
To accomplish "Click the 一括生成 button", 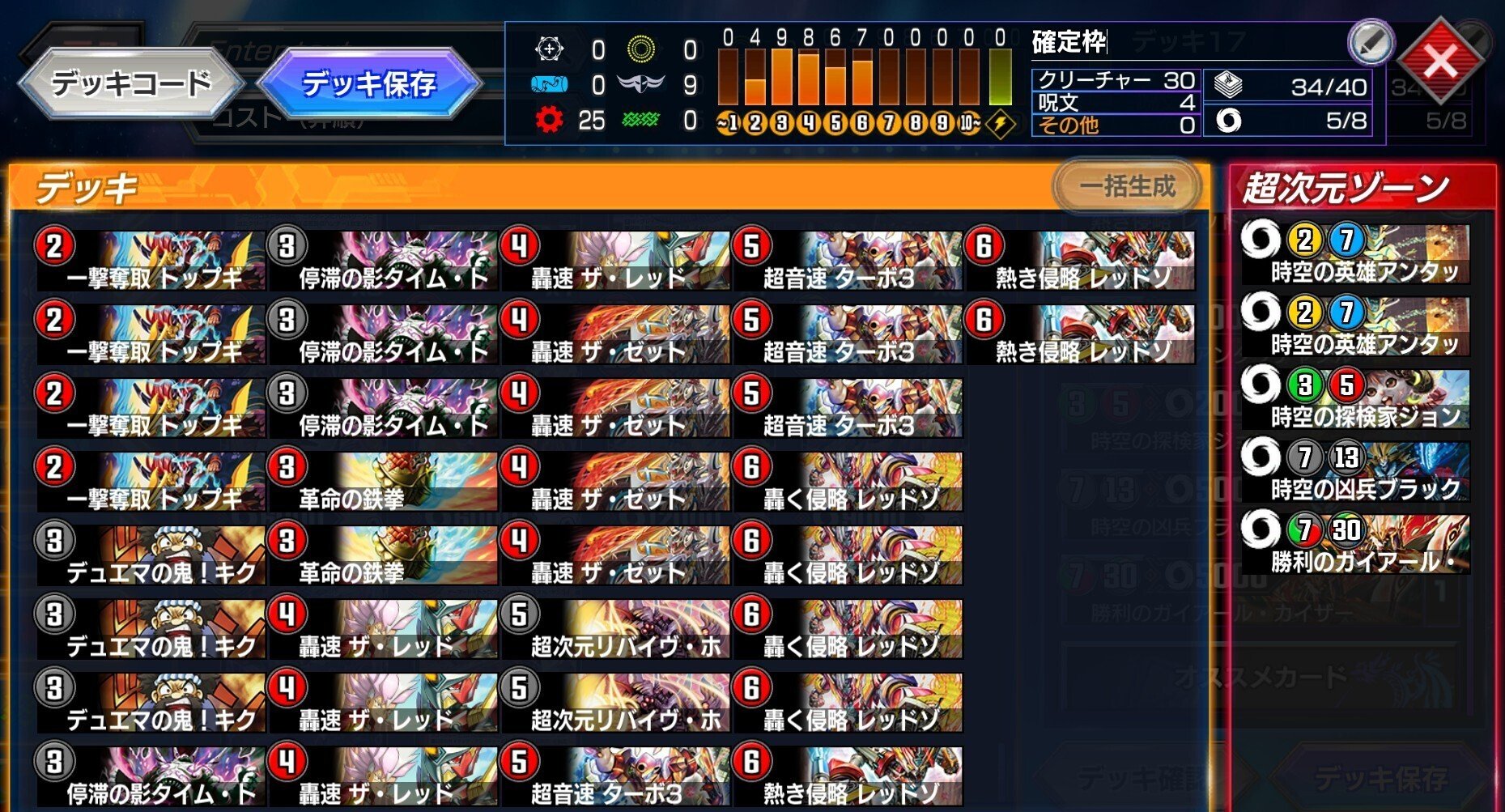I will click(x=1126, y=185).
